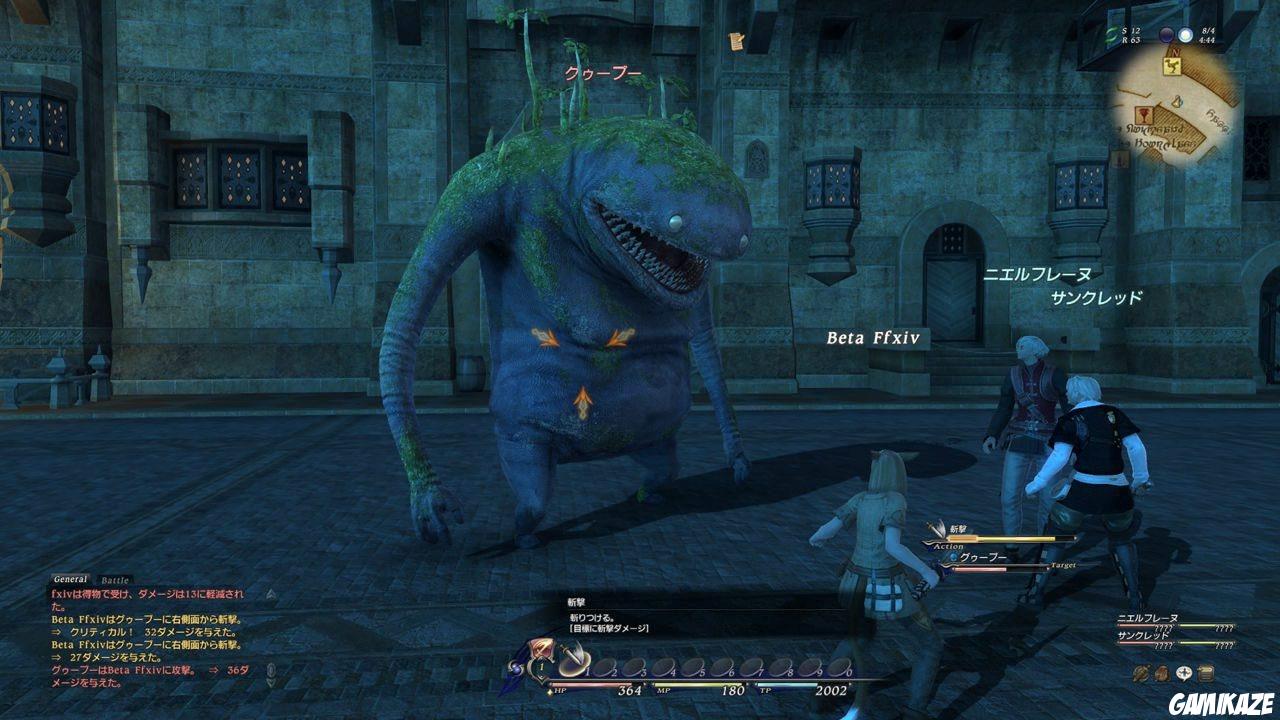The width and height of the screenshot is (1280, 720).
Task: Click the leftmost round item icon above the watermark
Action: coord(1141,673)
